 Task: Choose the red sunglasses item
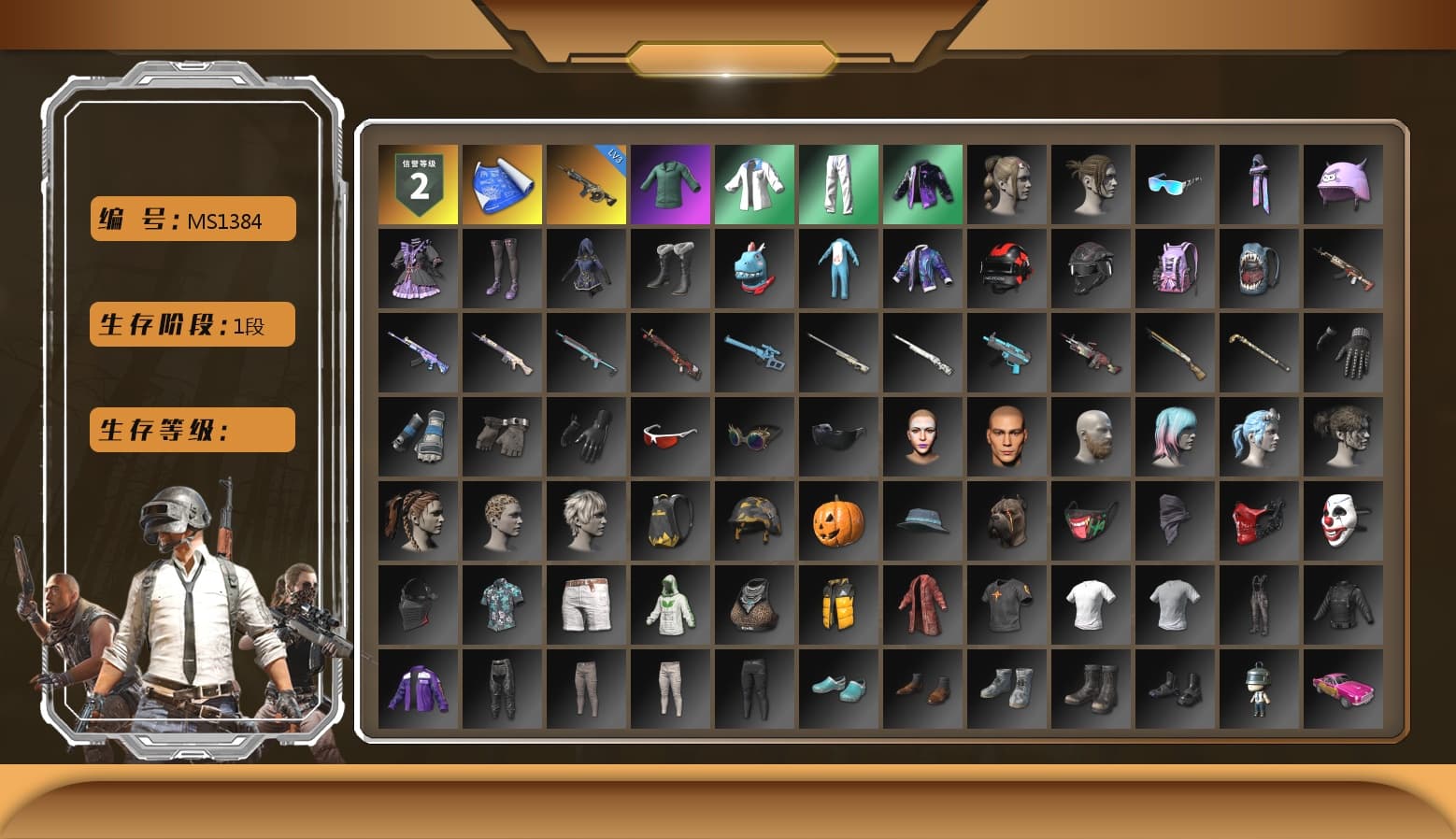pyautogui.click(x=670, y=436)
